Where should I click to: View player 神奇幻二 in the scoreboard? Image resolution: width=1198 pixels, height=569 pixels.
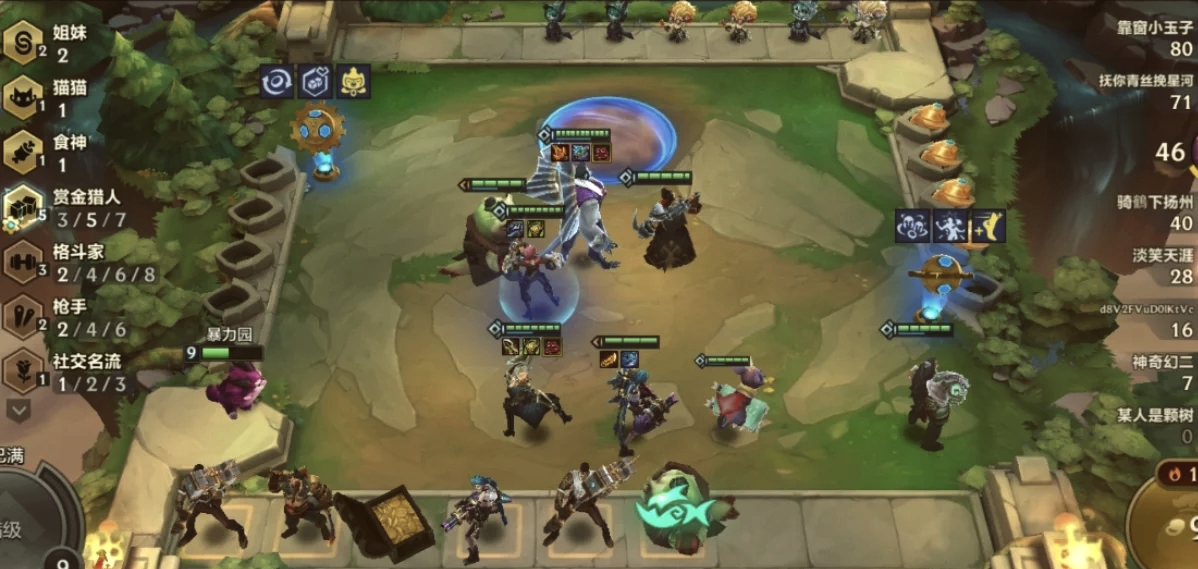[x=1162, y=371]
